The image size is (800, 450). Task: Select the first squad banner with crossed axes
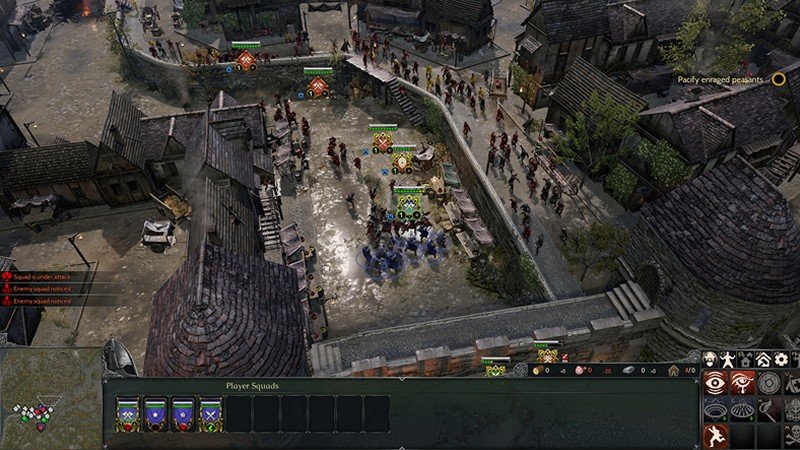pyautogui.click(x=129, y=413)
